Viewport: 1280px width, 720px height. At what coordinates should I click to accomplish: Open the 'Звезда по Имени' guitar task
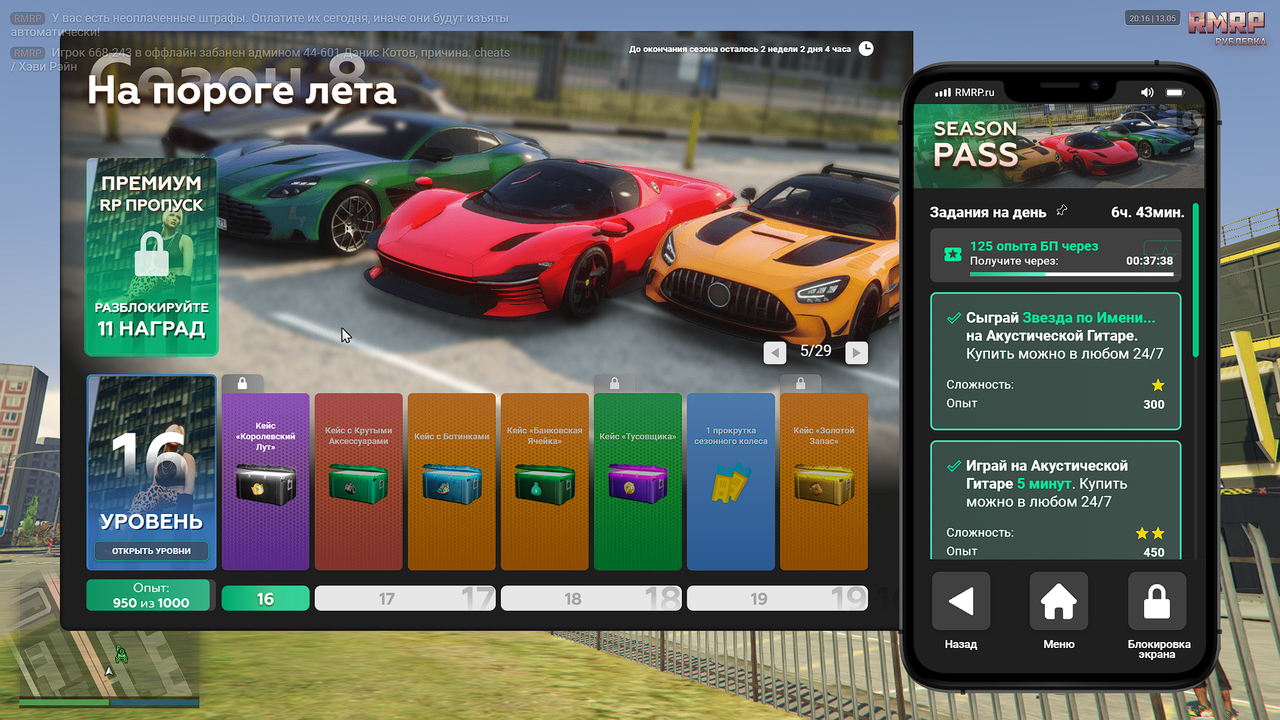(1055, 361)
